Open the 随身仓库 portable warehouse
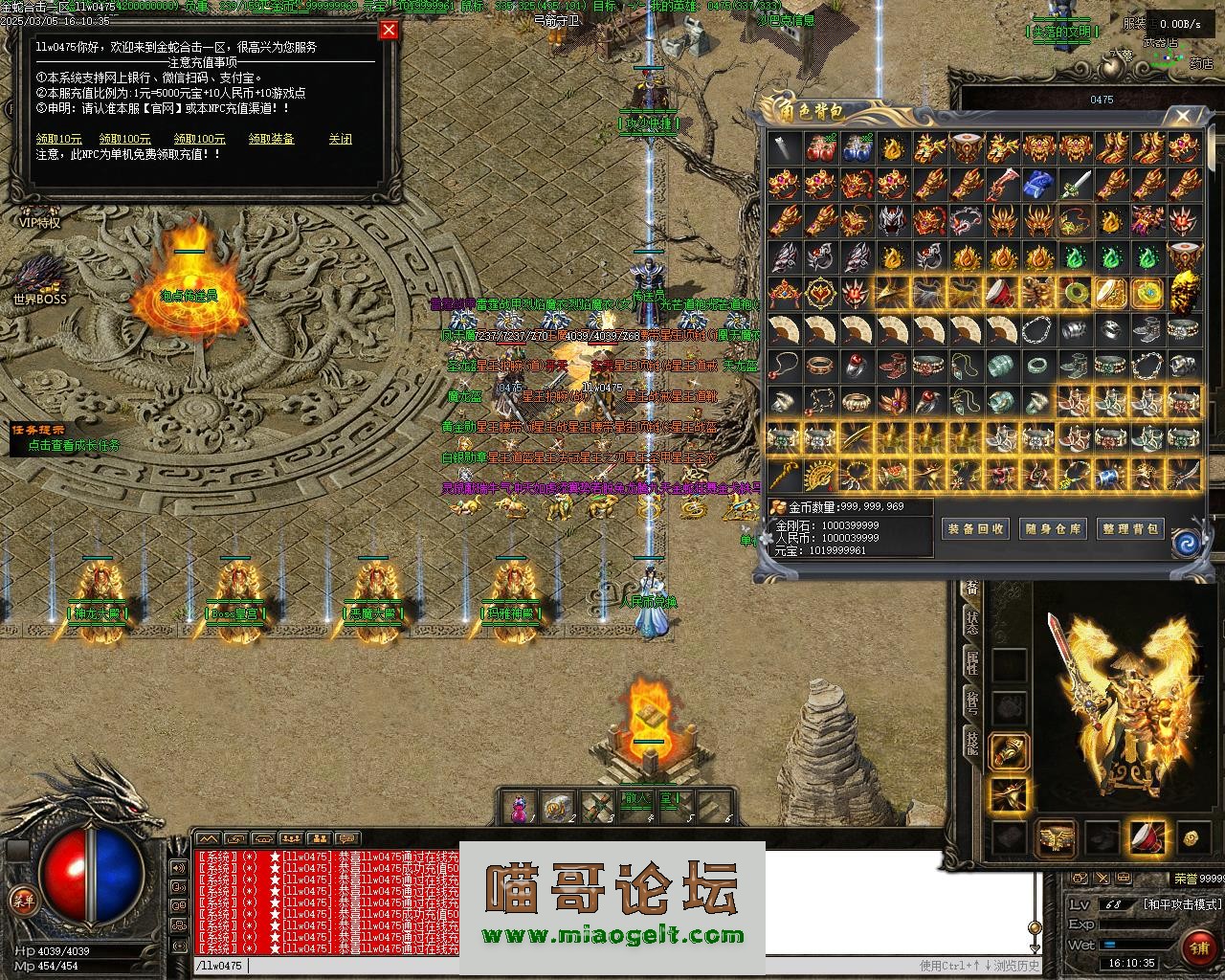This screenshot has width=1225, height=980. pyautogui.click(x=1053, y=528)
